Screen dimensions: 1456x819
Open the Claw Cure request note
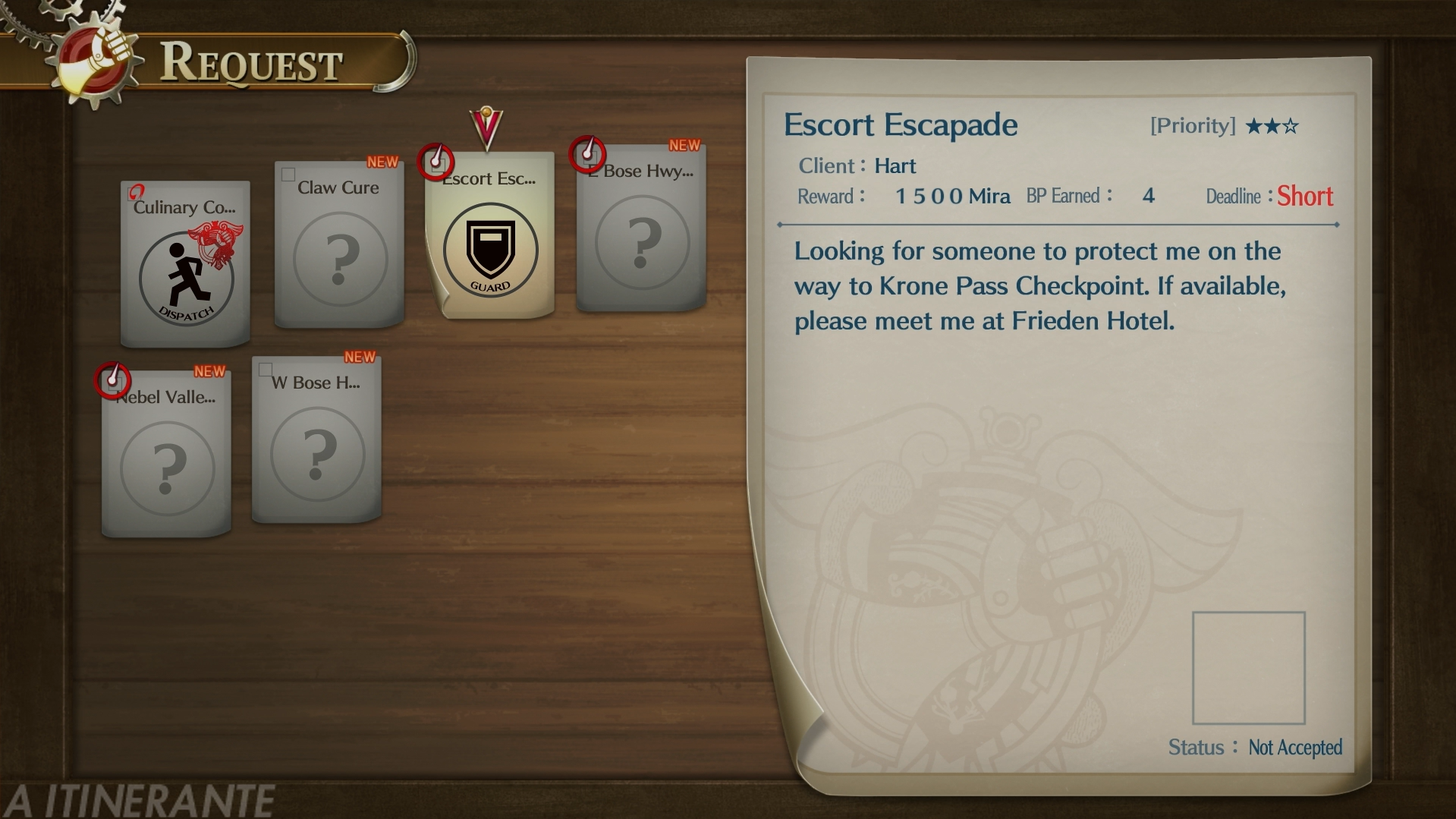tap(339, 244)
